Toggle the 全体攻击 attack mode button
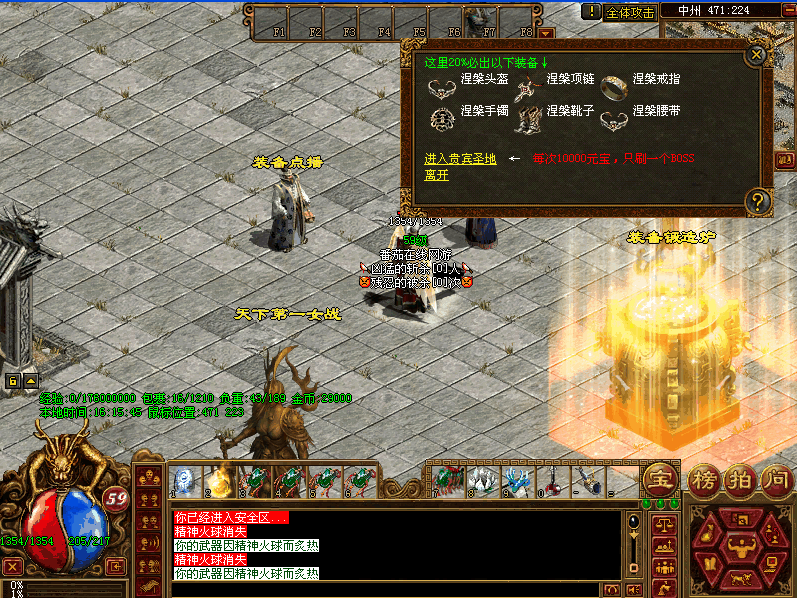This screenshot has height=598, width=797. [631, 12]
